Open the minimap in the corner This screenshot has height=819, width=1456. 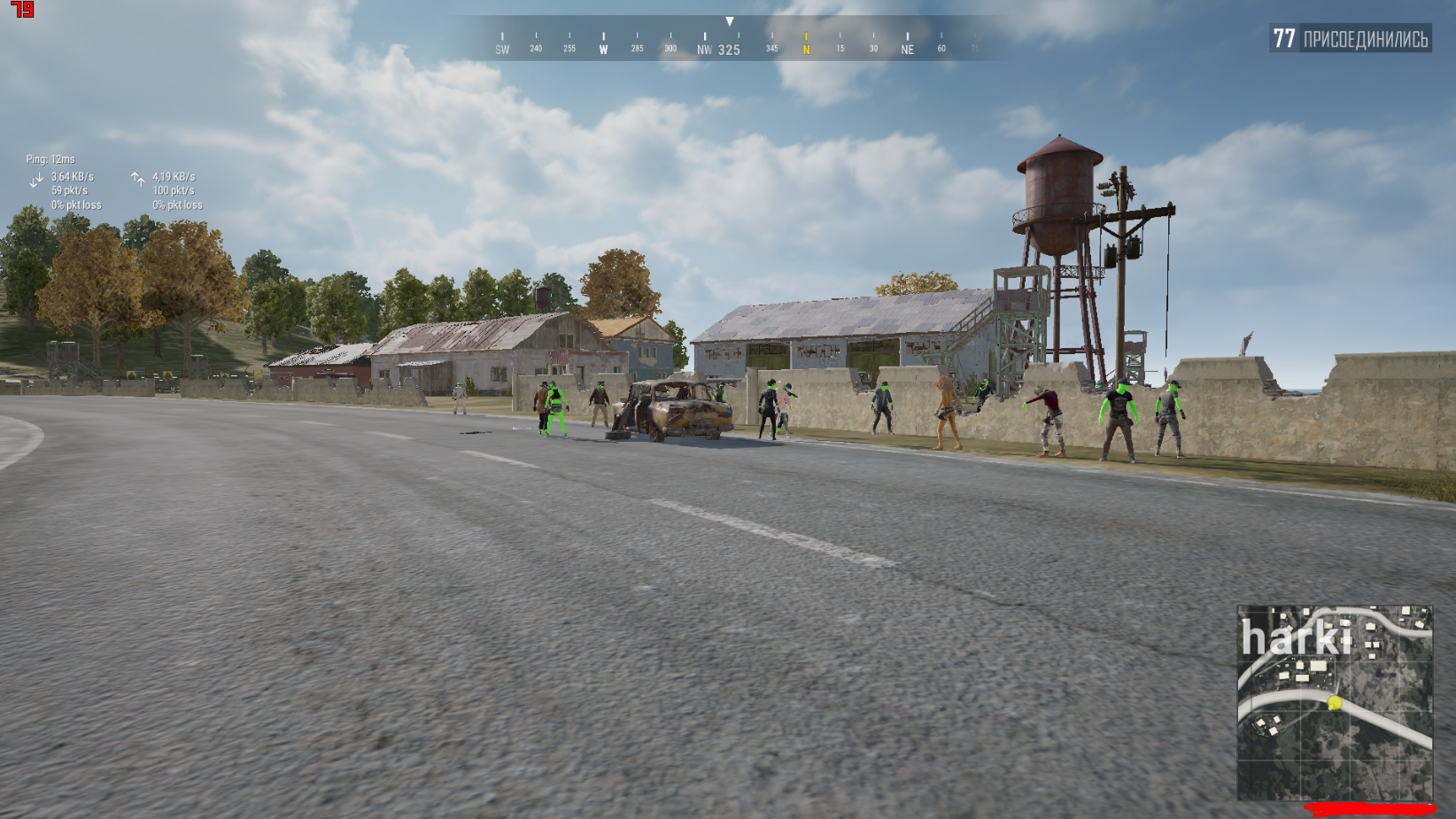tap(1335, 703)
